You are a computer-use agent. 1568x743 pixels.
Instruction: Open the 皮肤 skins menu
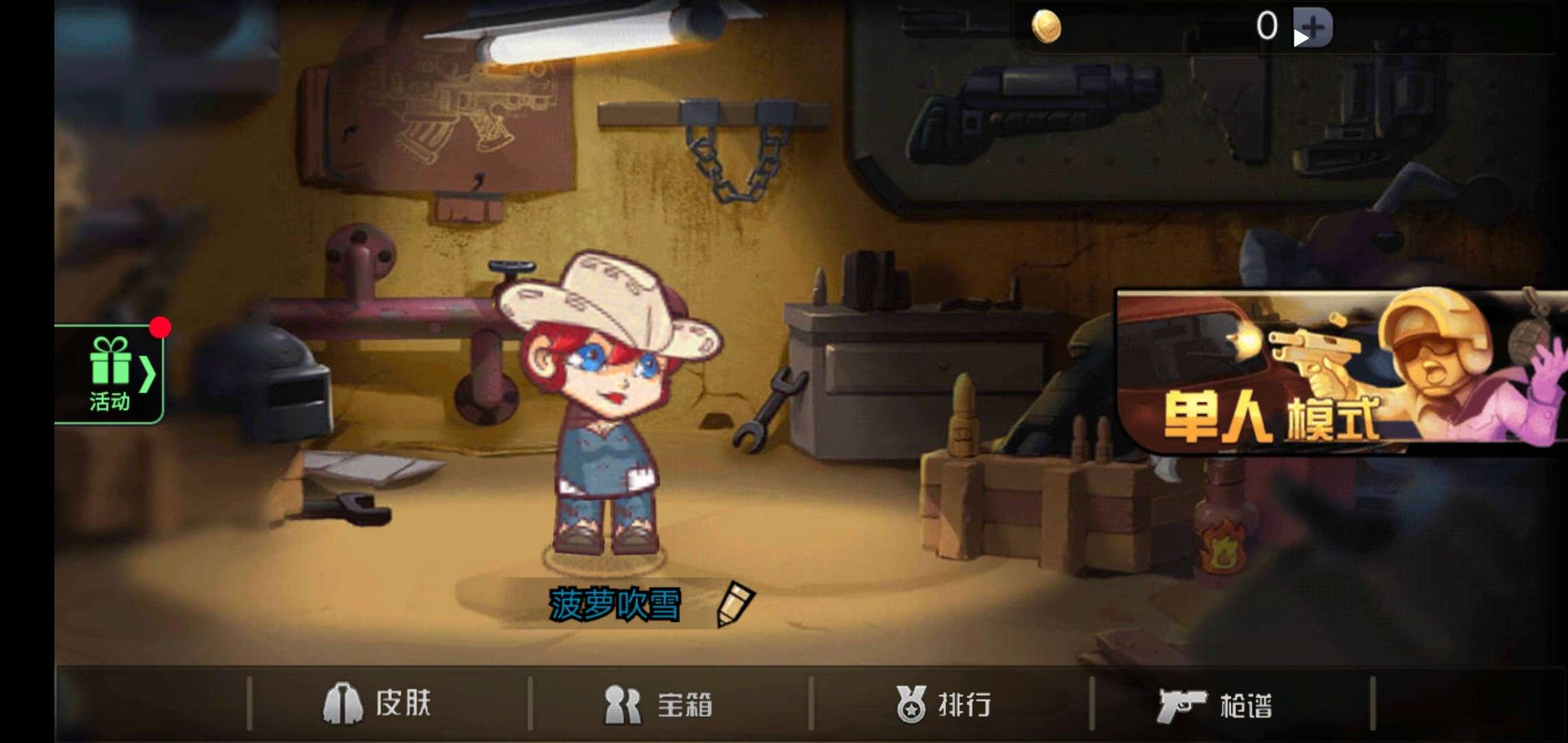[382, 703]
